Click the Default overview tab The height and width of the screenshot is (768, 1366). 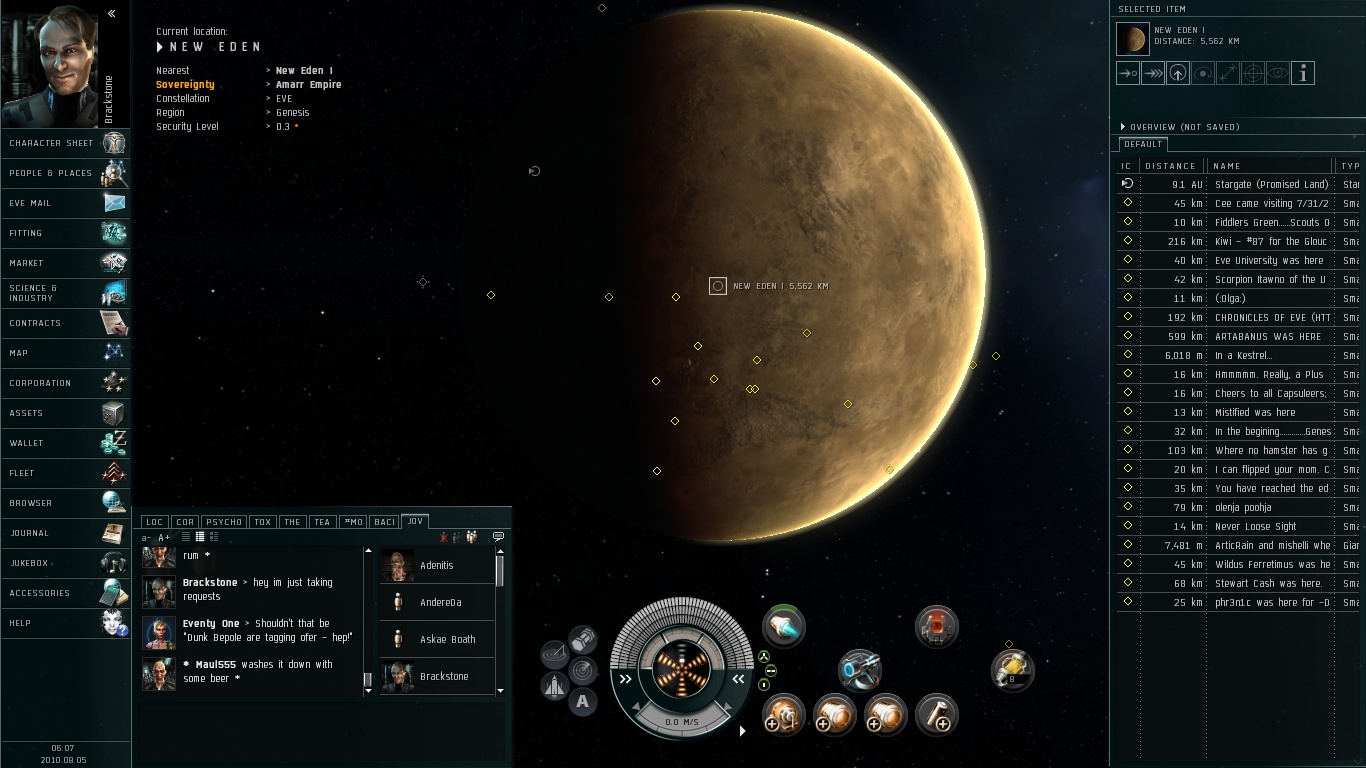(x=1142, y=144)
